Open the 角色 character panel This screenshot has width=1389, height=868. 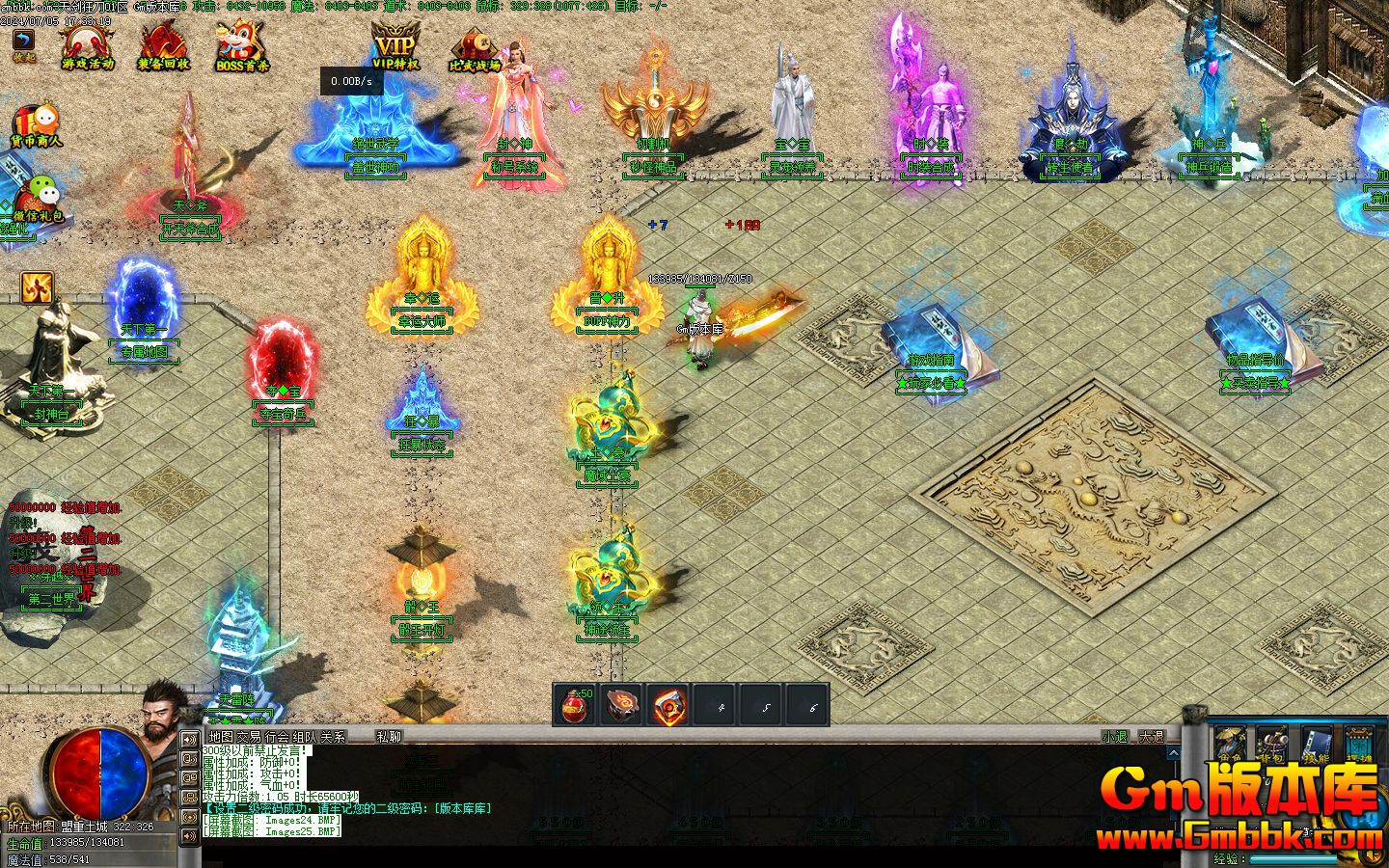(x=1229, y=746)
